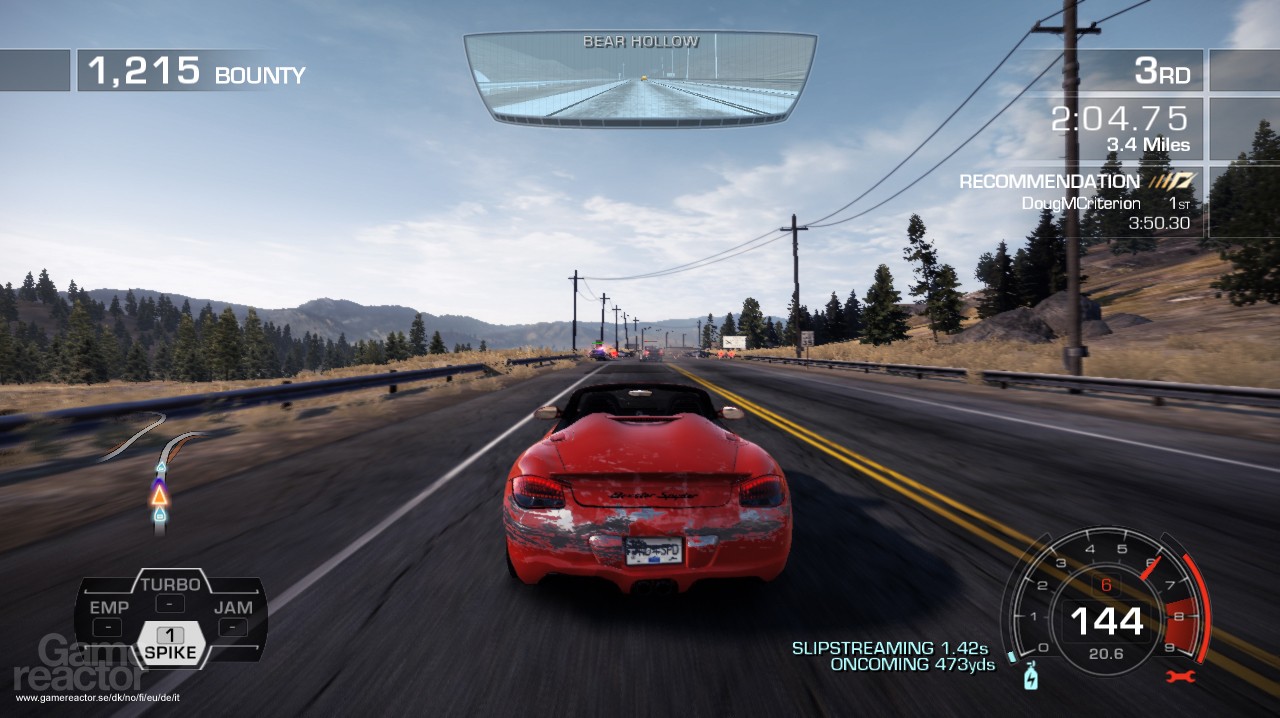Select the Spike strip weapon
The width and height of the screenshot is (1280, 718).
tap(170, 645)
